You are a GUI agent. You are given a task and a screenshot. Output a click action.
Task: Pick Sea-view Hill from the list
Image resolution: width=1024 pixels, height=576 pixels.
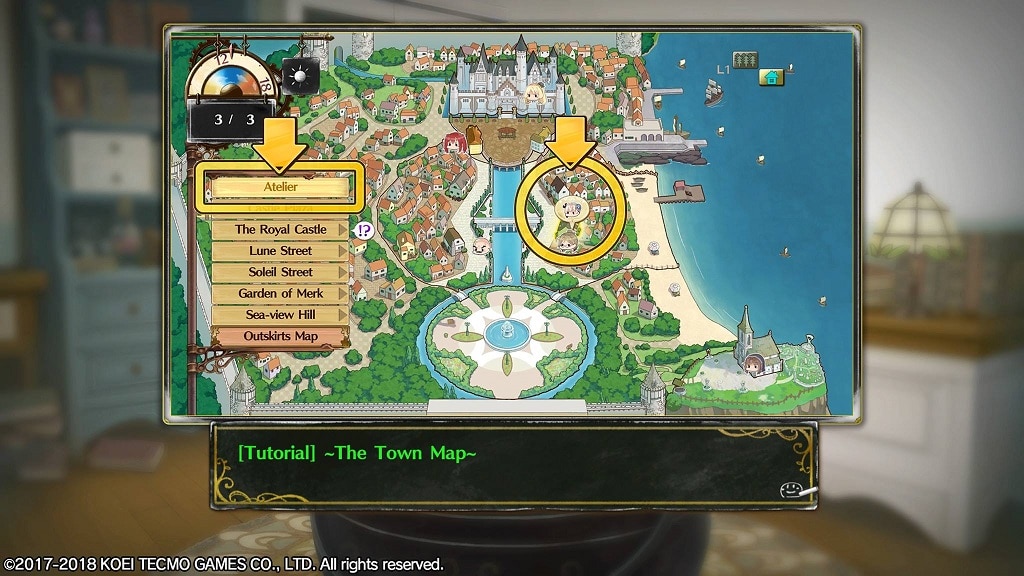point(280,315)
